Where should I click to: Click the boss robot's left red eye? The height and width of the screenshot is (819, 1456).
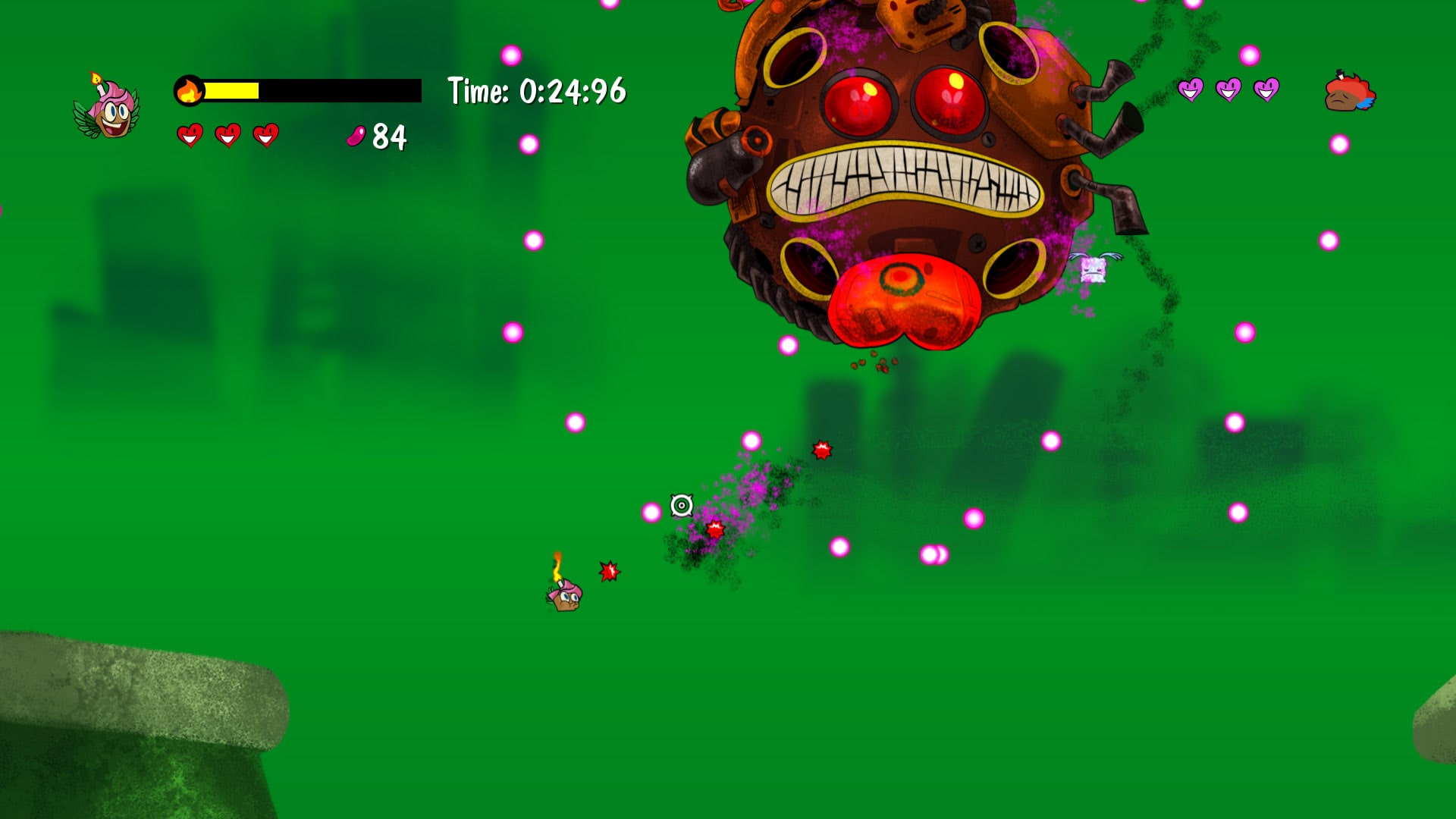point(860,101)
